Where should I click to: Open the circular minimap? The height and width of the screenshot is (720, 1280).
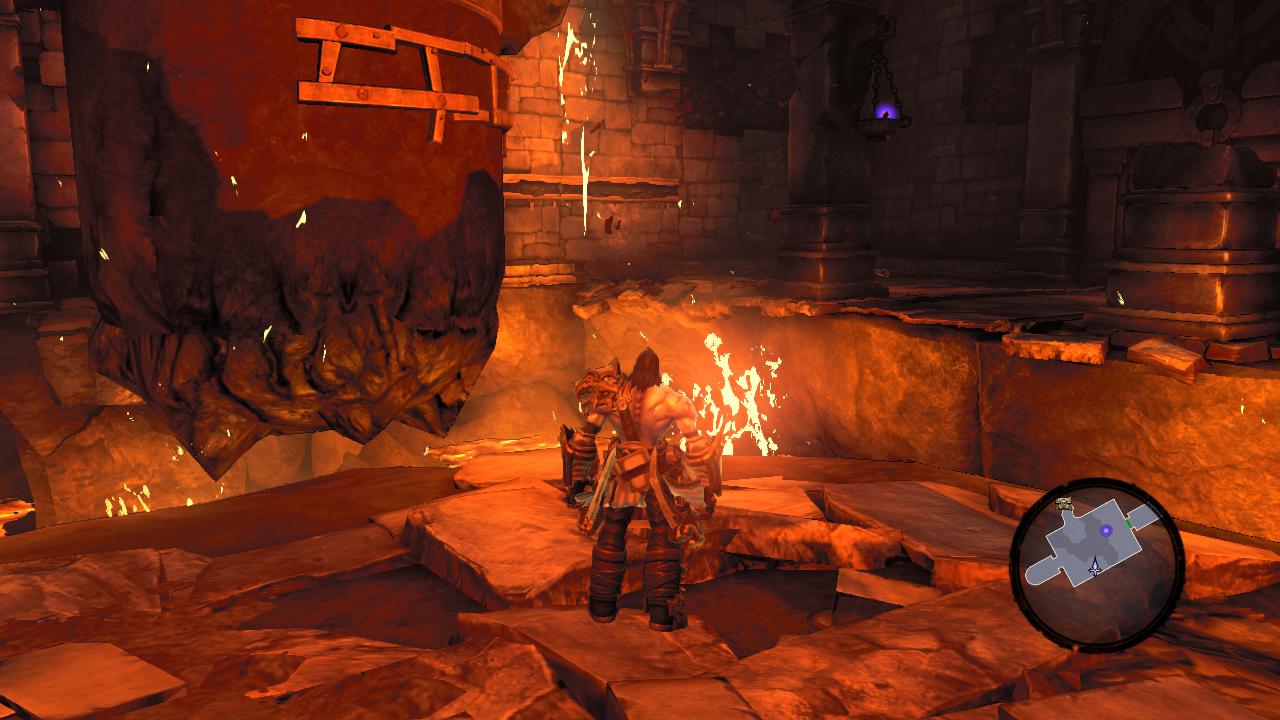pyautogui.click(x=1097, y=566)
